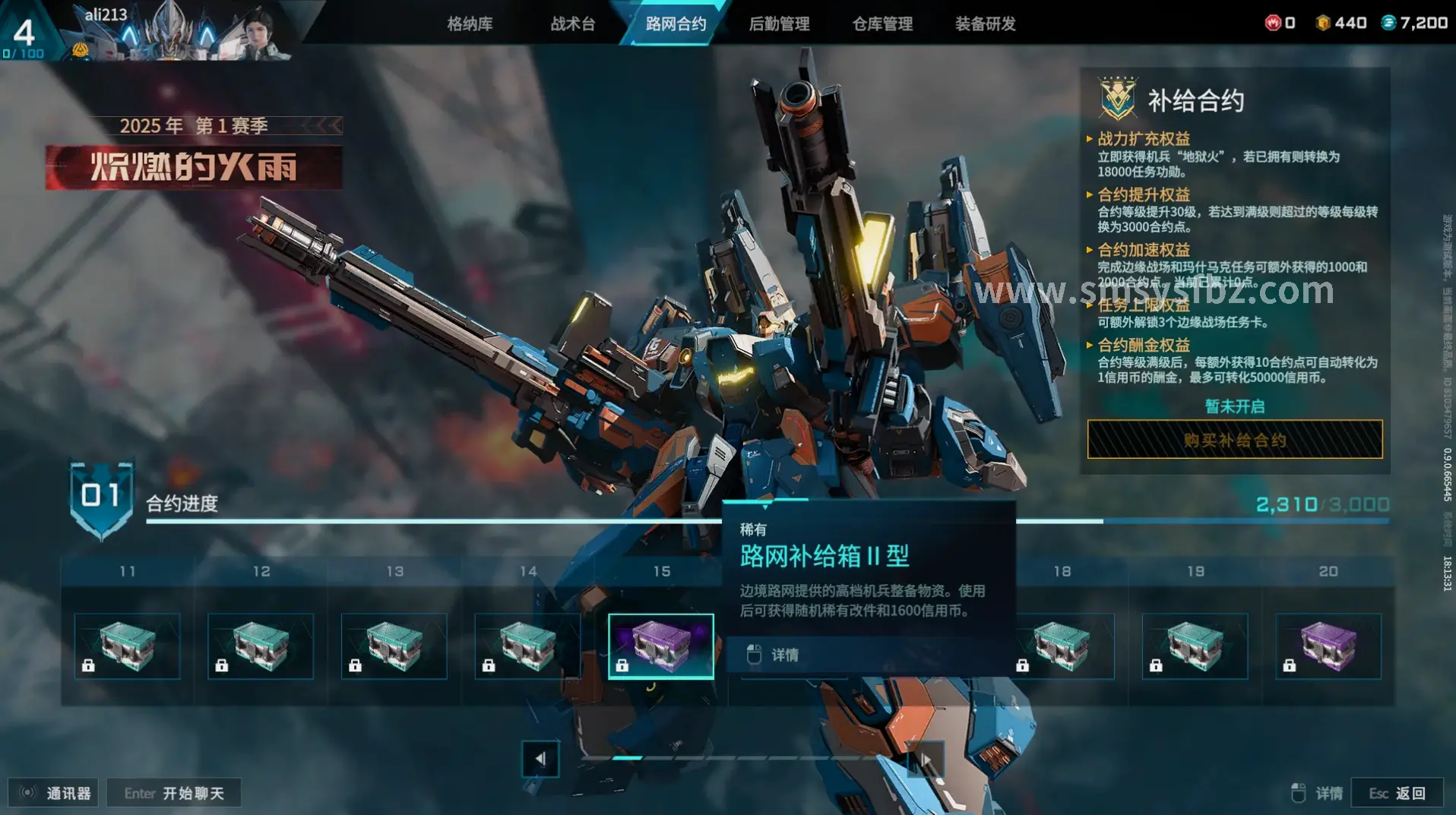Choose the level 19 supply crate reward
The image size is (1456, 815).
(x=1195, y=646)
